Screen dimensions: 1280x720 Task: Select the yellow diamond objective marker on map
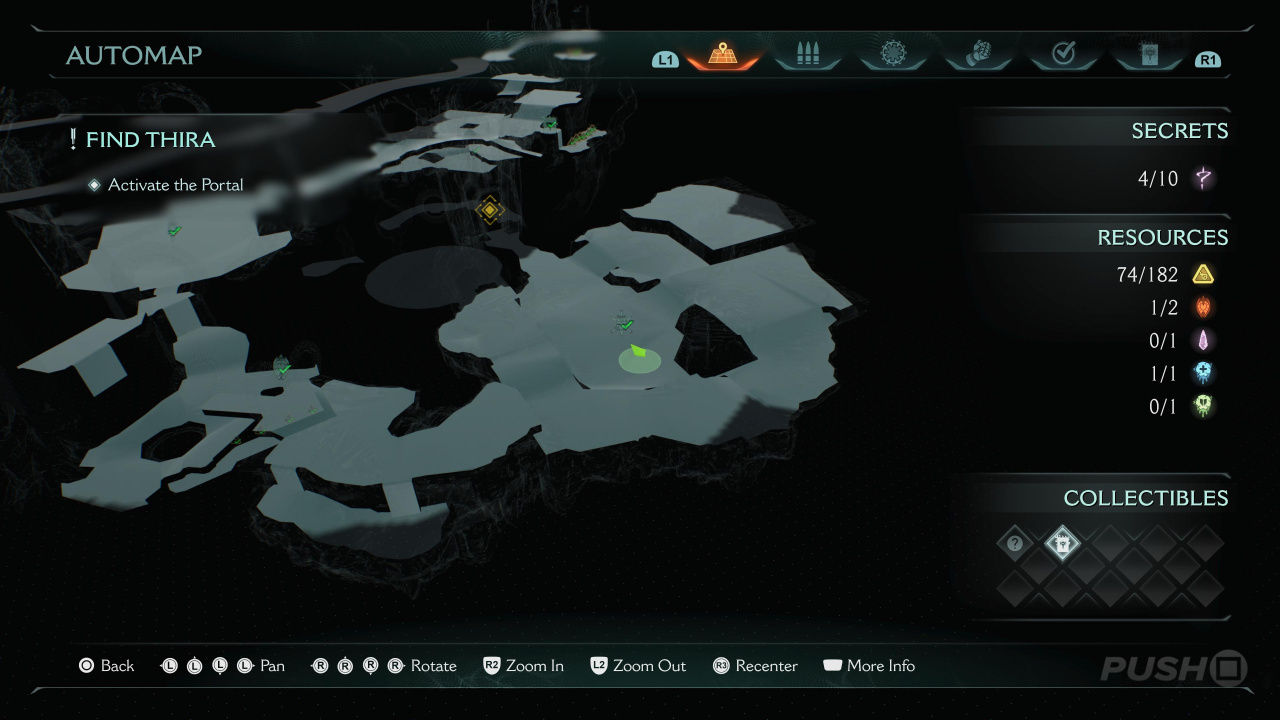[489, 210]
